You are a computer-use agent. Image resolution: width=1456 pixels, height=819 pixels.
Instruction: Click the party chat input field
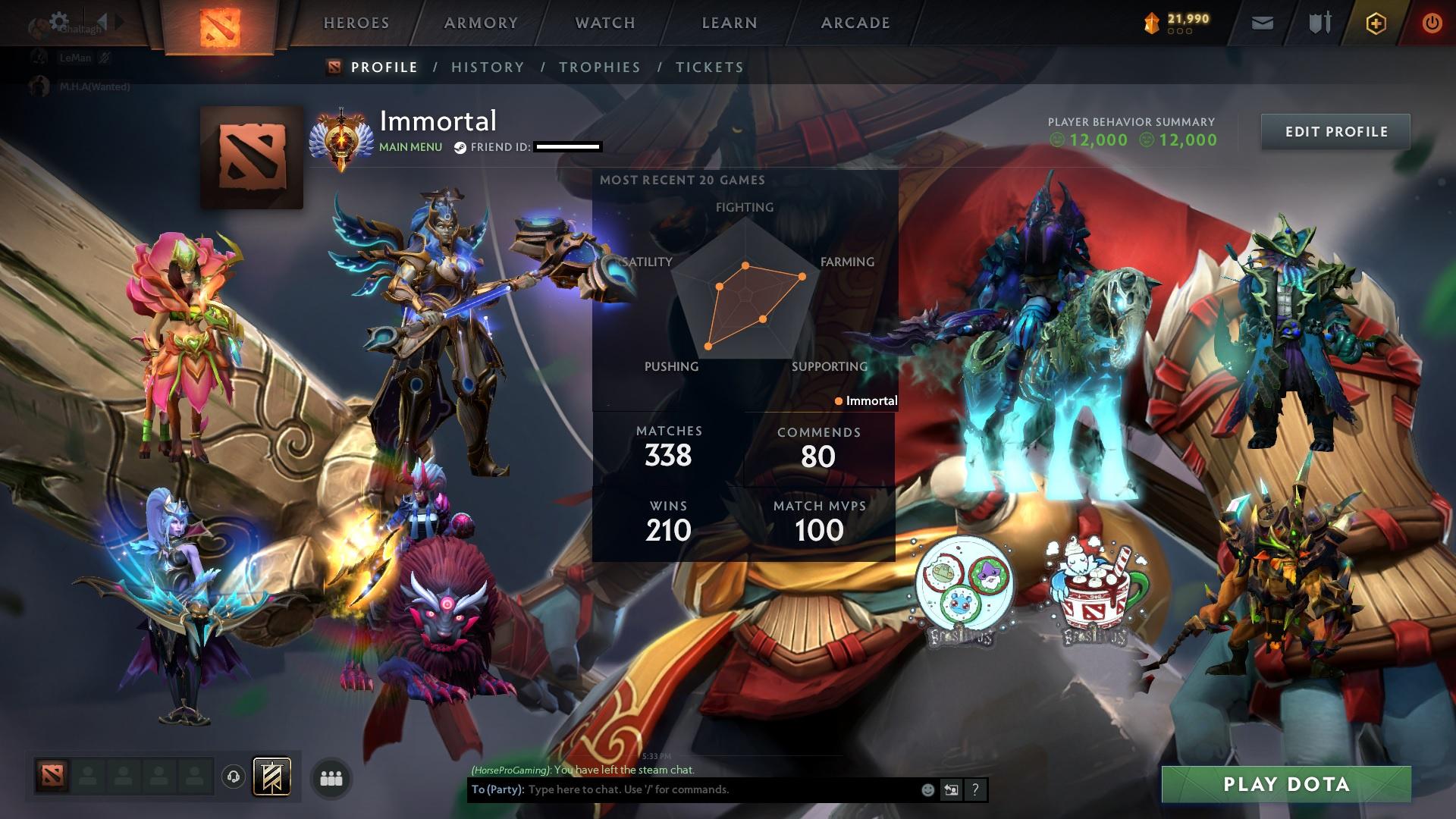(682, 789)
